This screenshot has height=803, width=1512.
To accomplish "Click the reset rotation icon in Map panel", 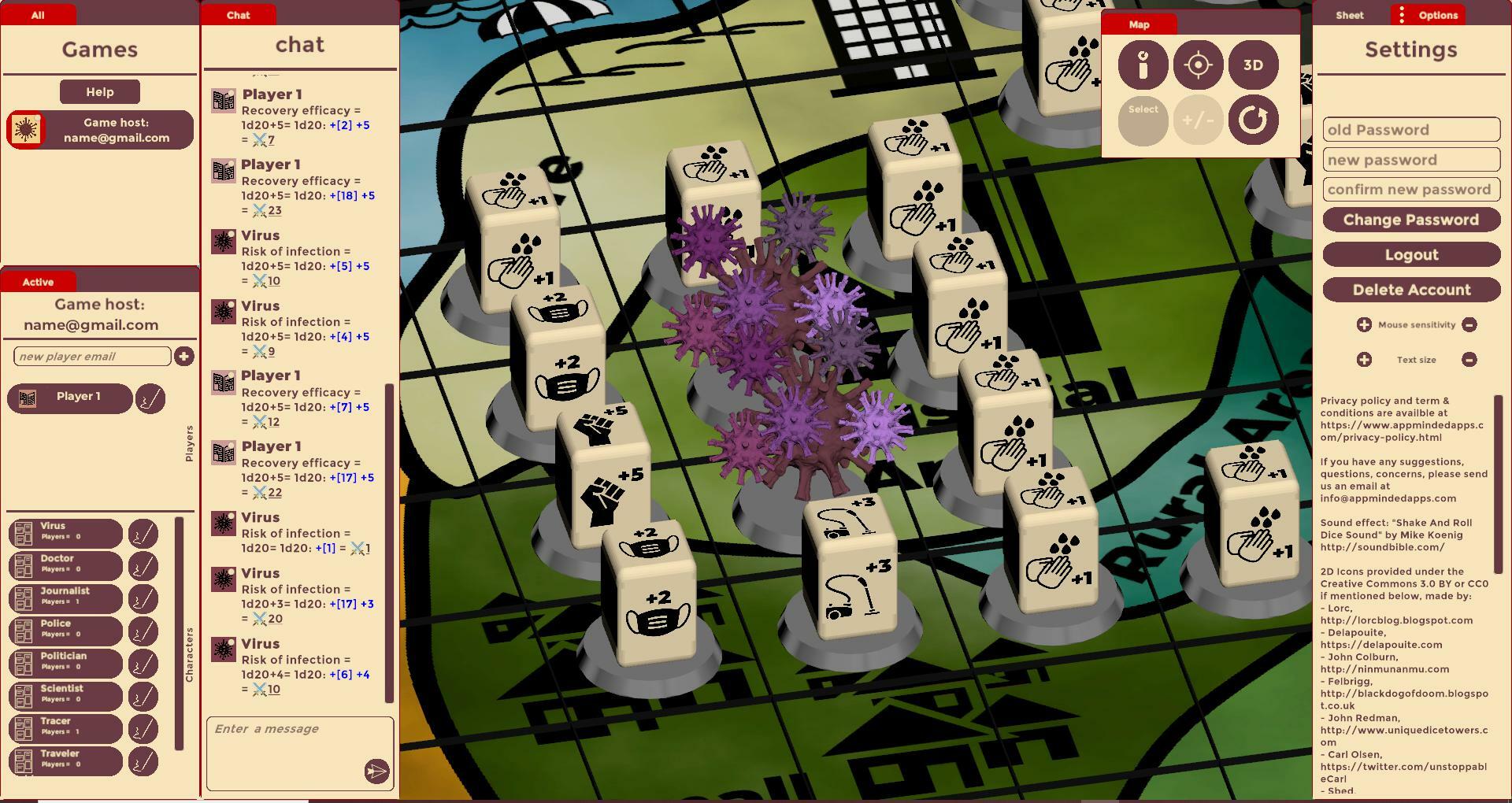I will [1253, 120].
